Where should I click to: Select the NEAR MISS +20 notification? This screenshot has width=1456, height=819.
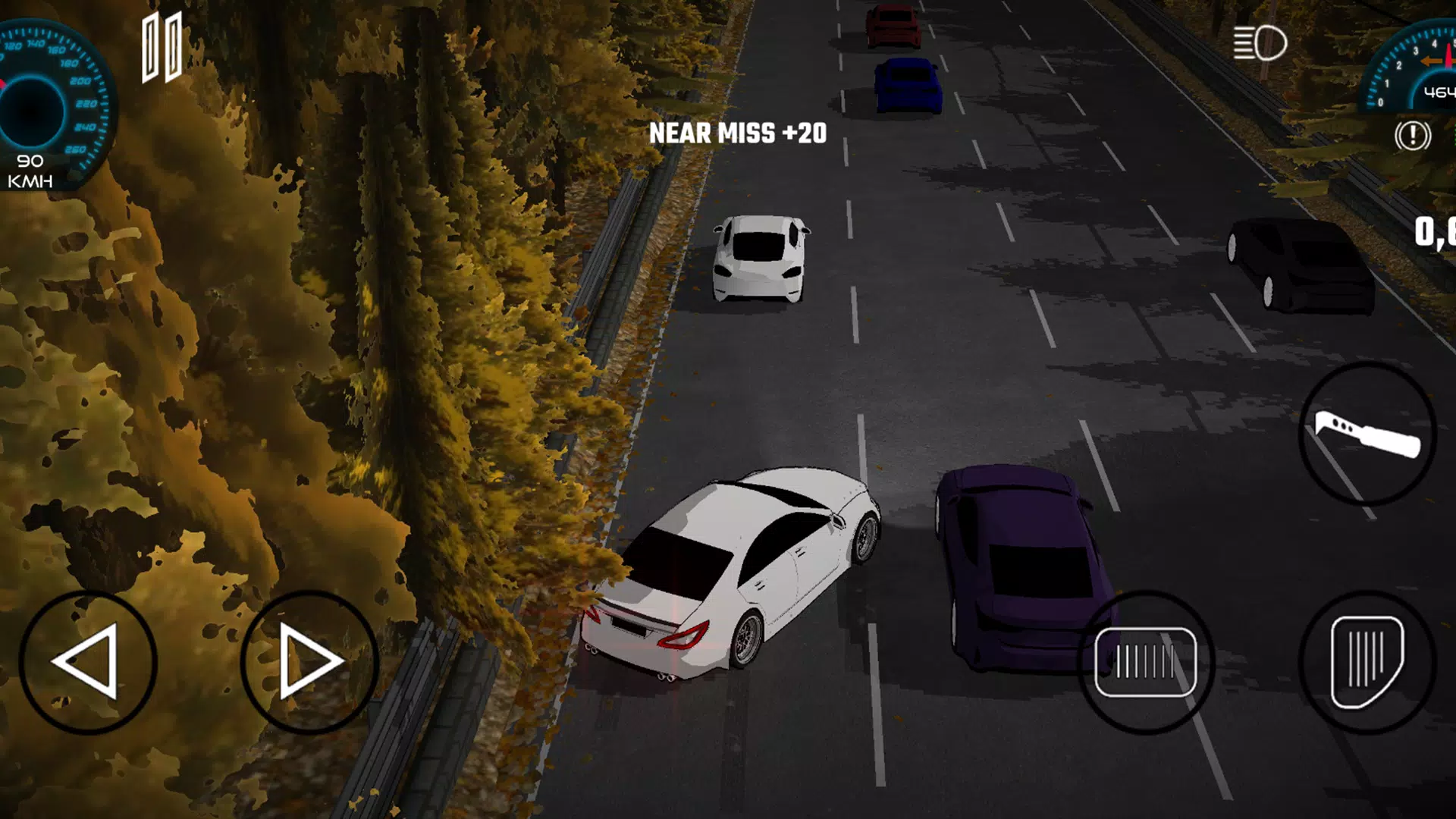[739, 135]
